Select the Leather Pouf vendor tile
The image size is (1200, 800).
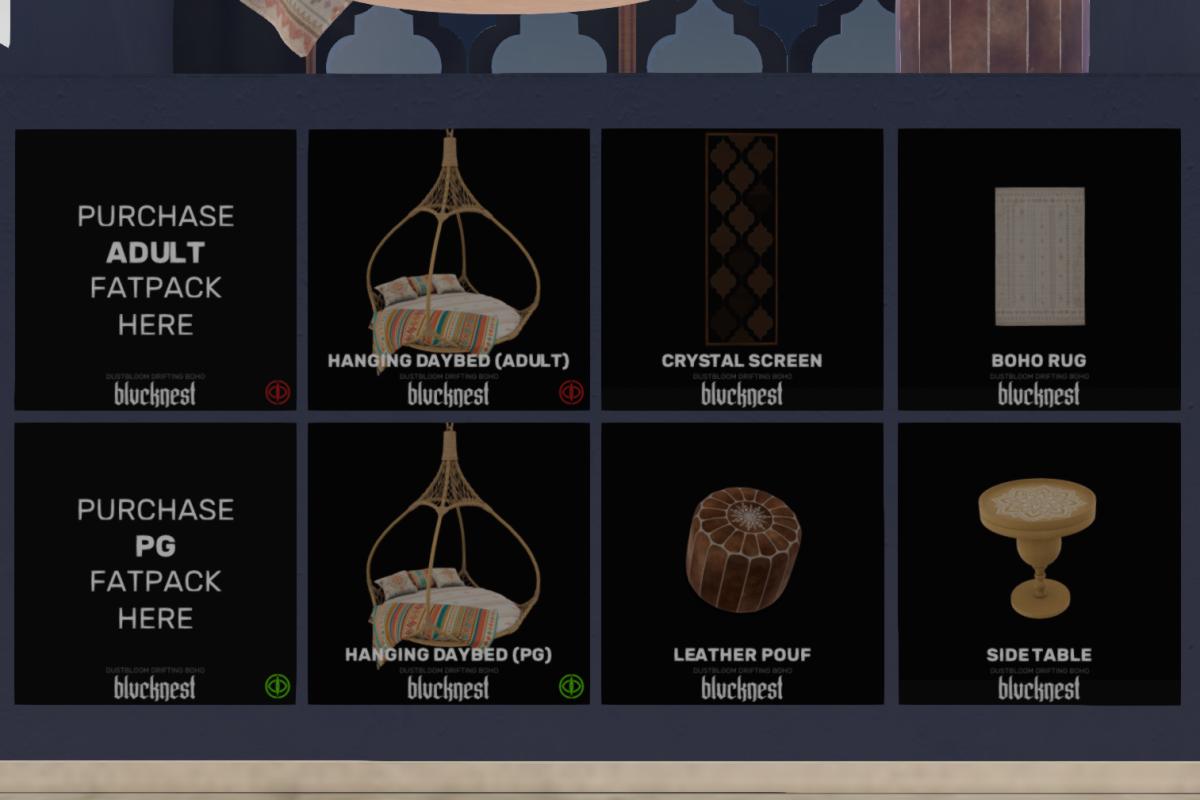tap(741, 563)
